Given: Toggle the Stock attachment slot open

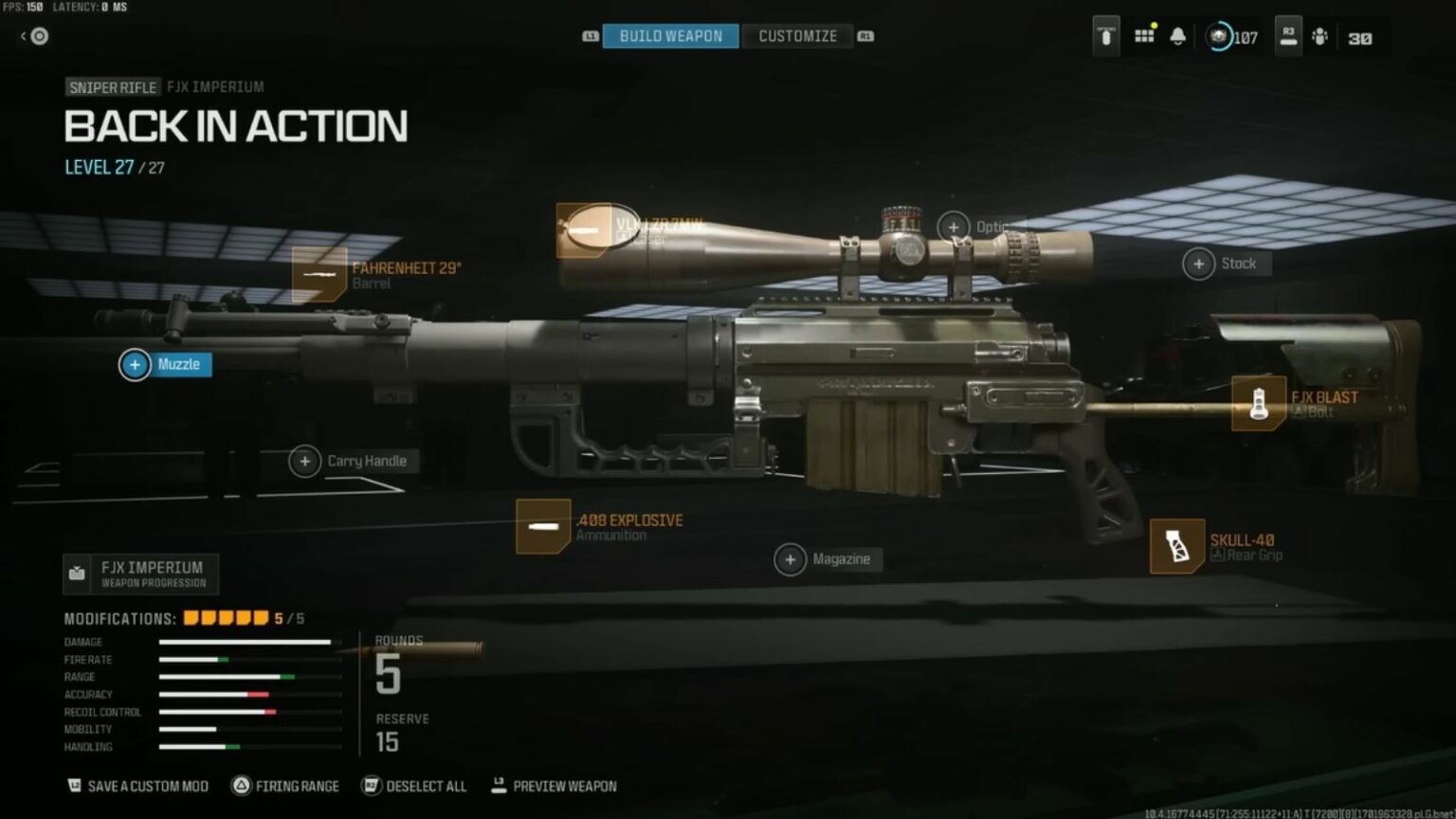Looking at the screenshot, I should click(1200, 264).
